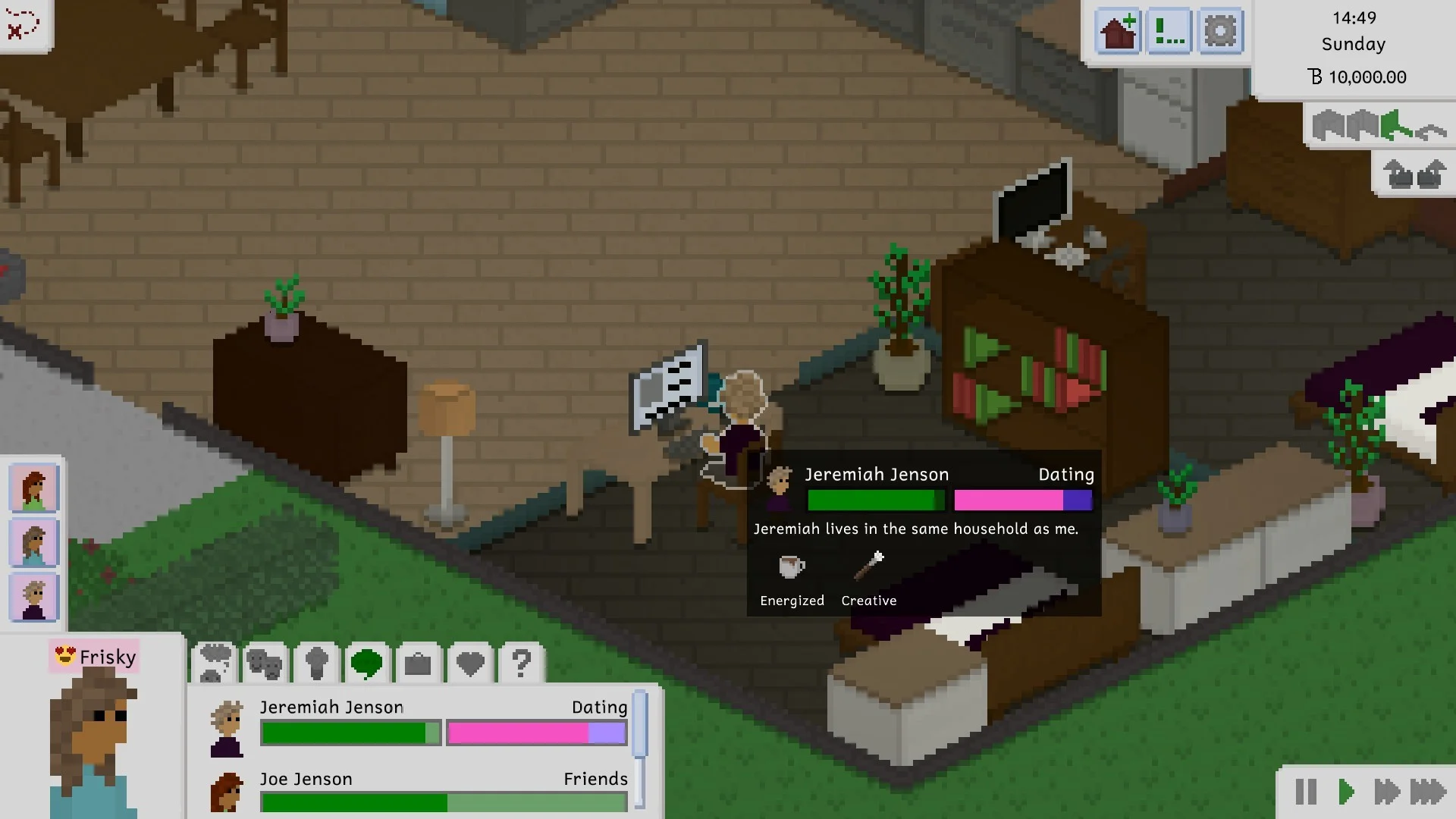Select the blond spiky-haired household member portrait
This screenshot has width=1456, height=819.
pyautogui.click(x=34, y=598)
